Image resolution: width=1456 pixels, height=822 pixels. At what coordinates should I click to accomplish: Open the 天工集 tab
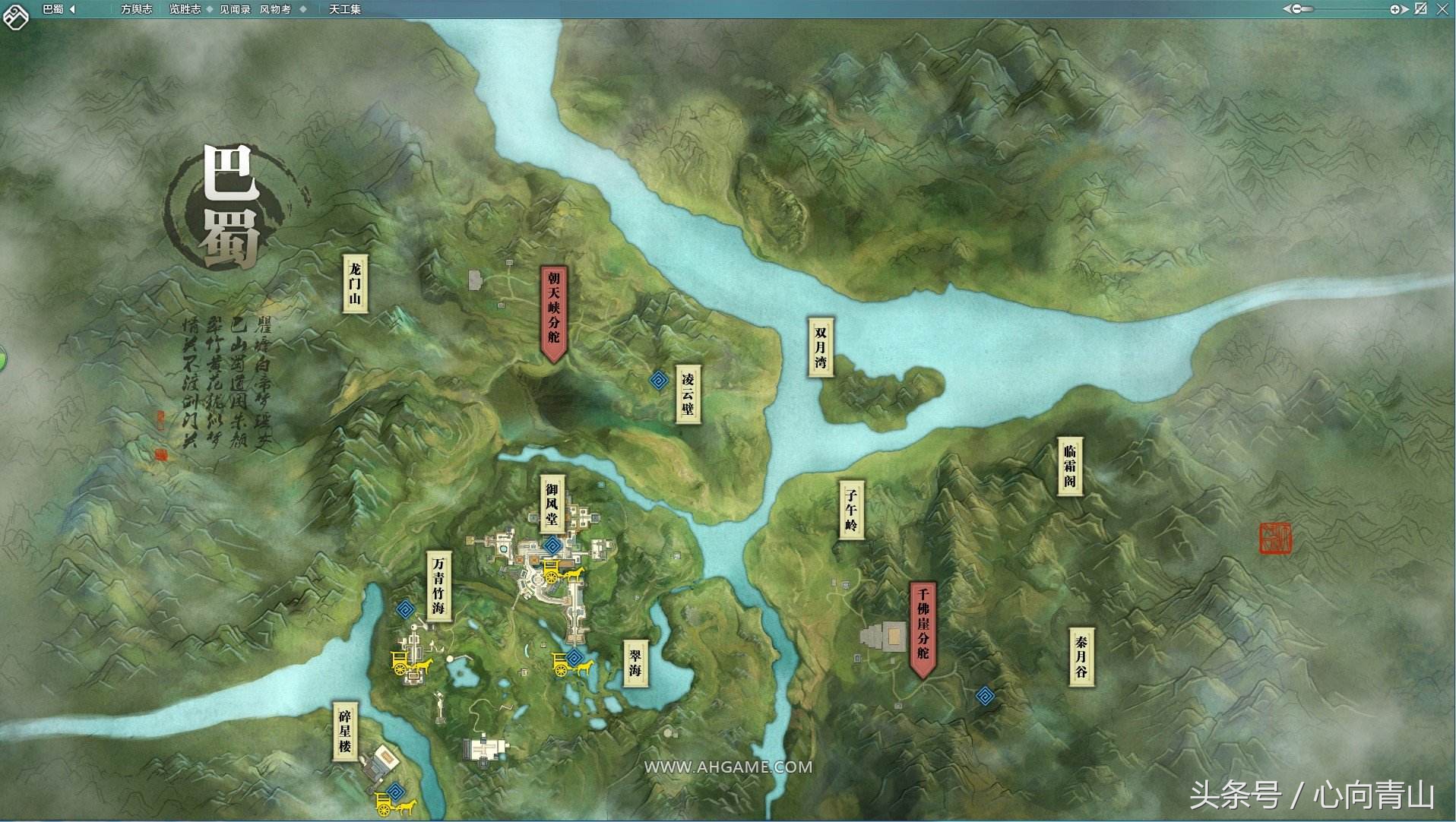345,9
